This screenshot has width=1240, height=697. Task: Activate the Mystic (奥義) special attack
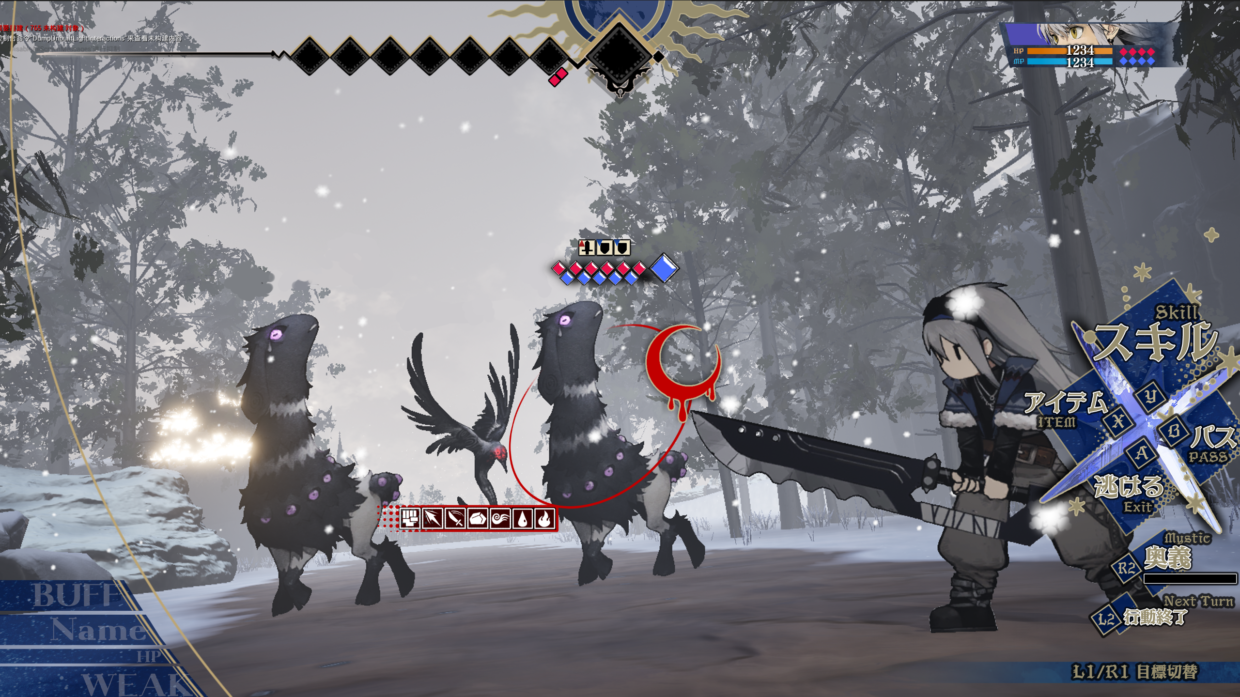pos(1166,558)
